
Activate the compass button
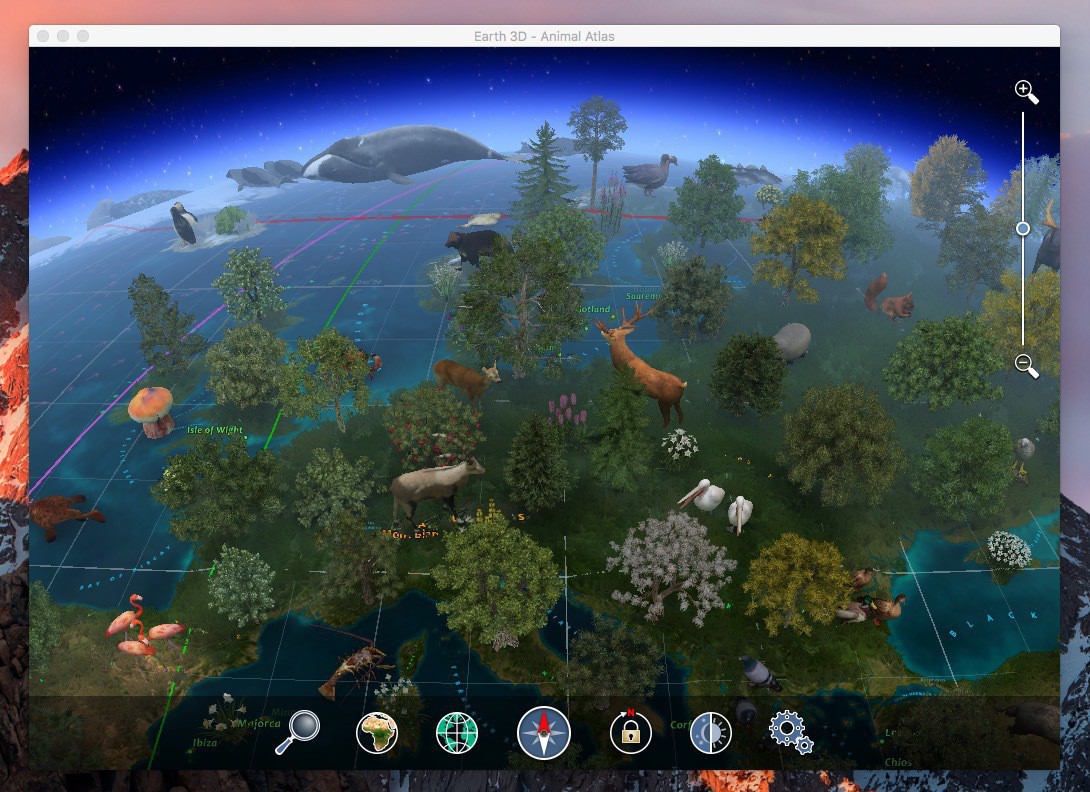(x=543, y=733)
